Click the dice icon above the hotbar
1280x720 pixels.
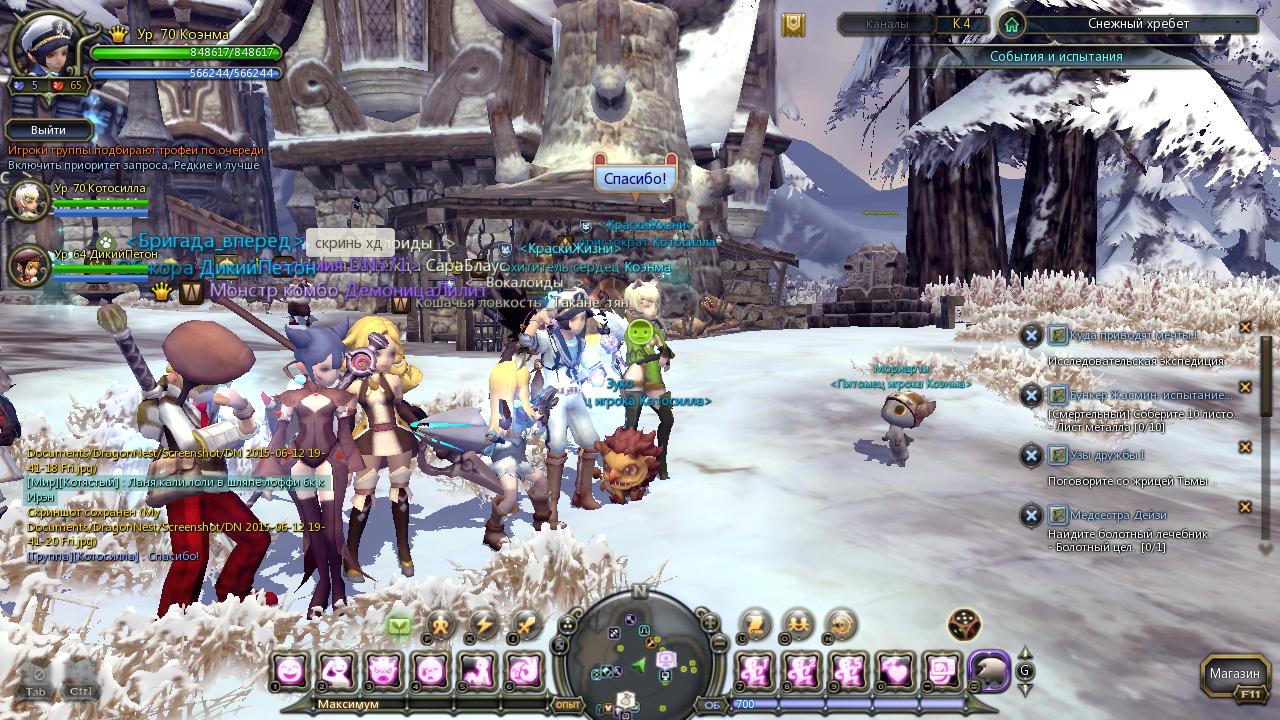[x=964, y=625]
